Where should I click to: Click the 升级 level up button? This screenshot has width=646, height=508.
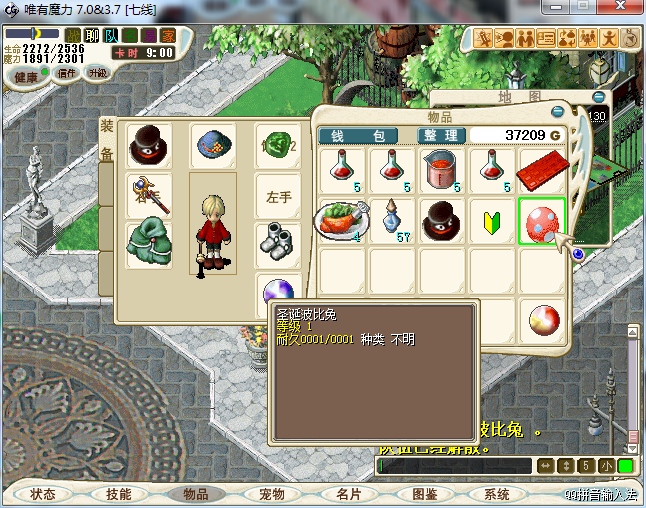click(97, 73)
